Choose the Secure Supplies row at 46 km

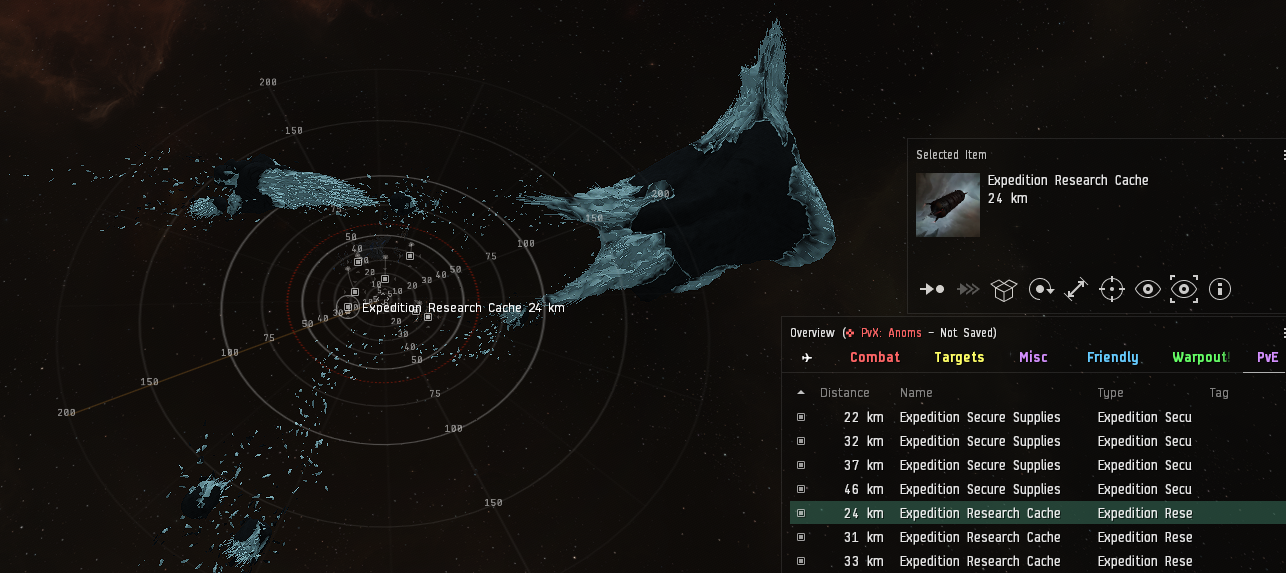click(x=980, y=489)
